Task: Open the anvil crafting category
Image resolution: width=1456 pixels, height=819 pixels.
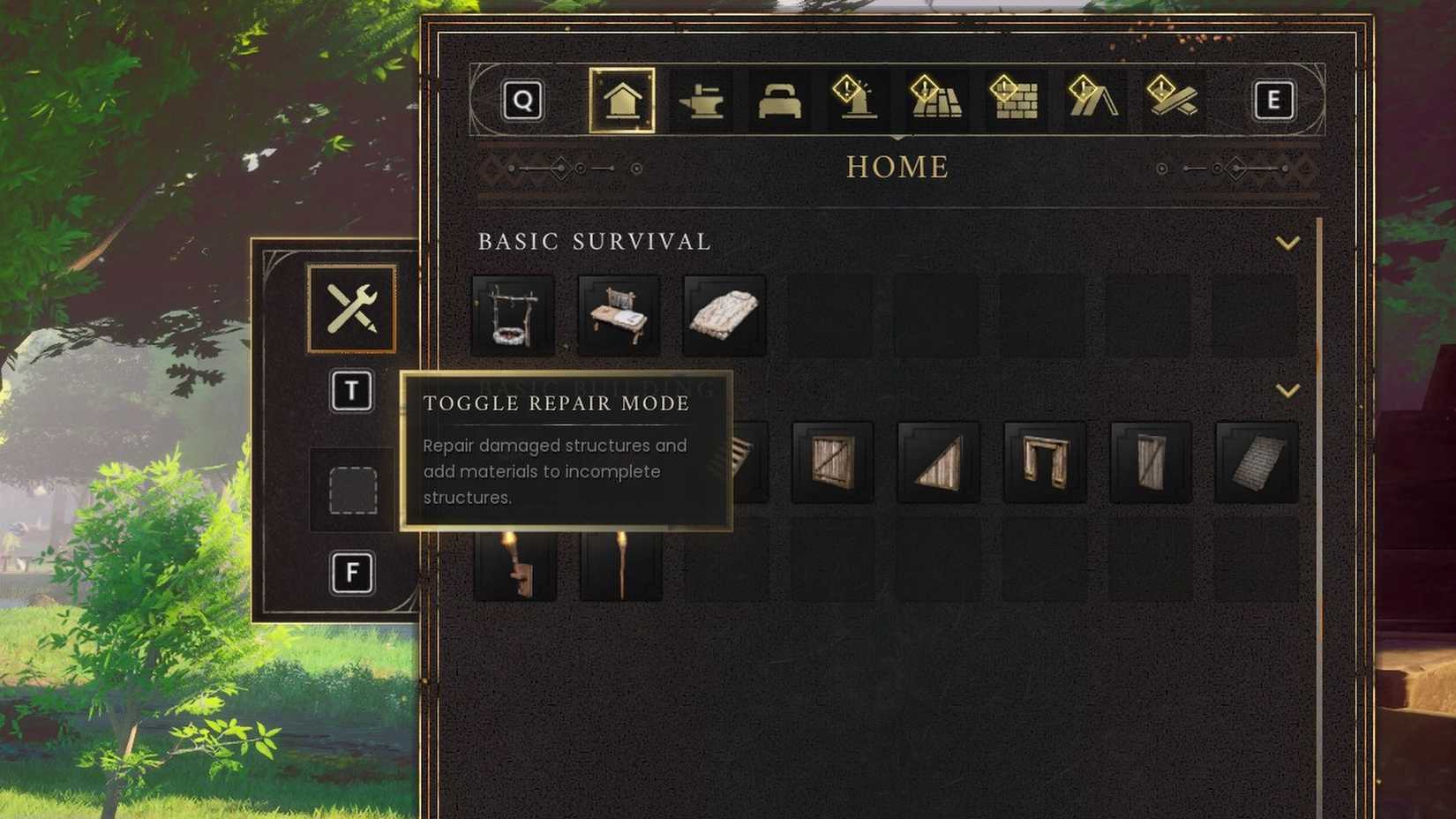Action: point(702,100)
